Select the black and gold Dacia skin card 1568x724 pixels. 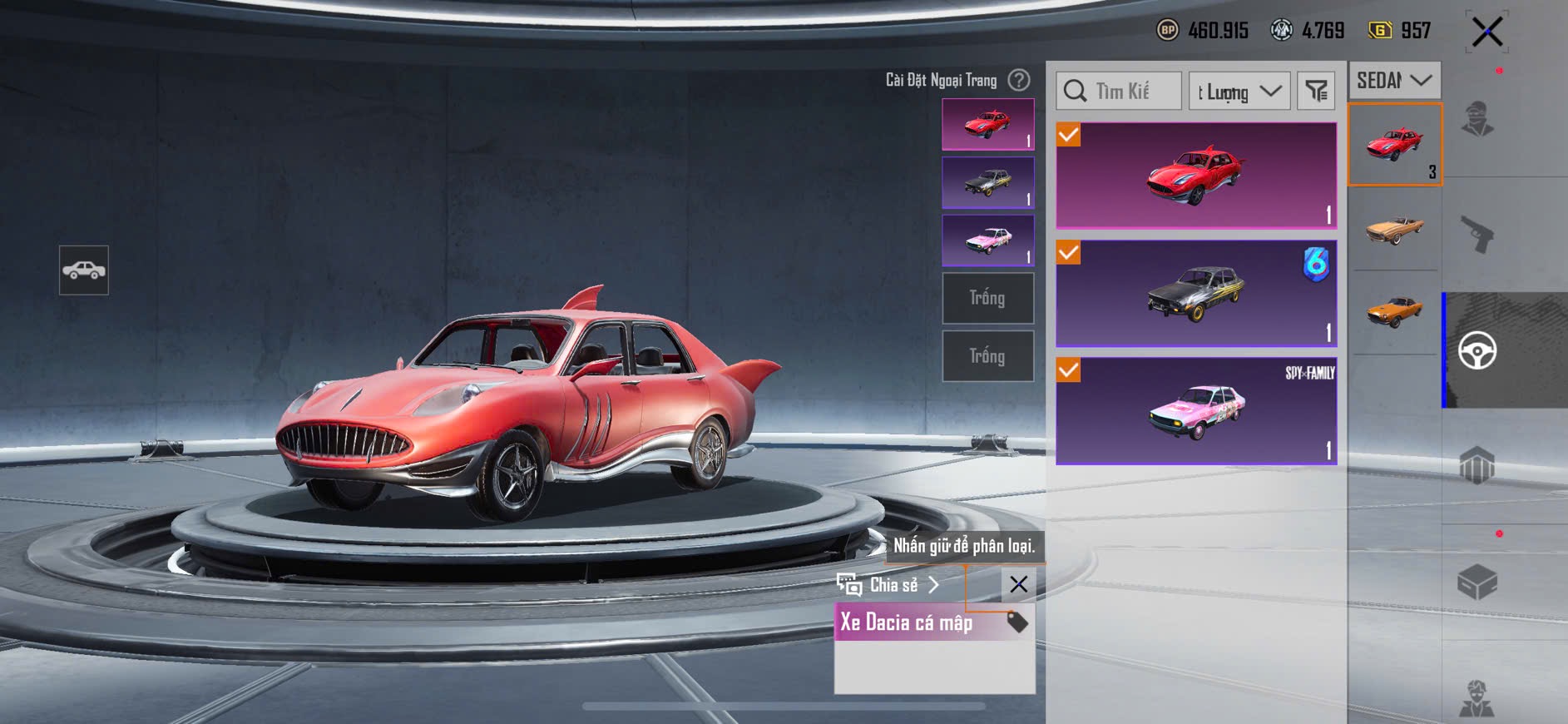pyautogui.click(x=1196, y=294)
